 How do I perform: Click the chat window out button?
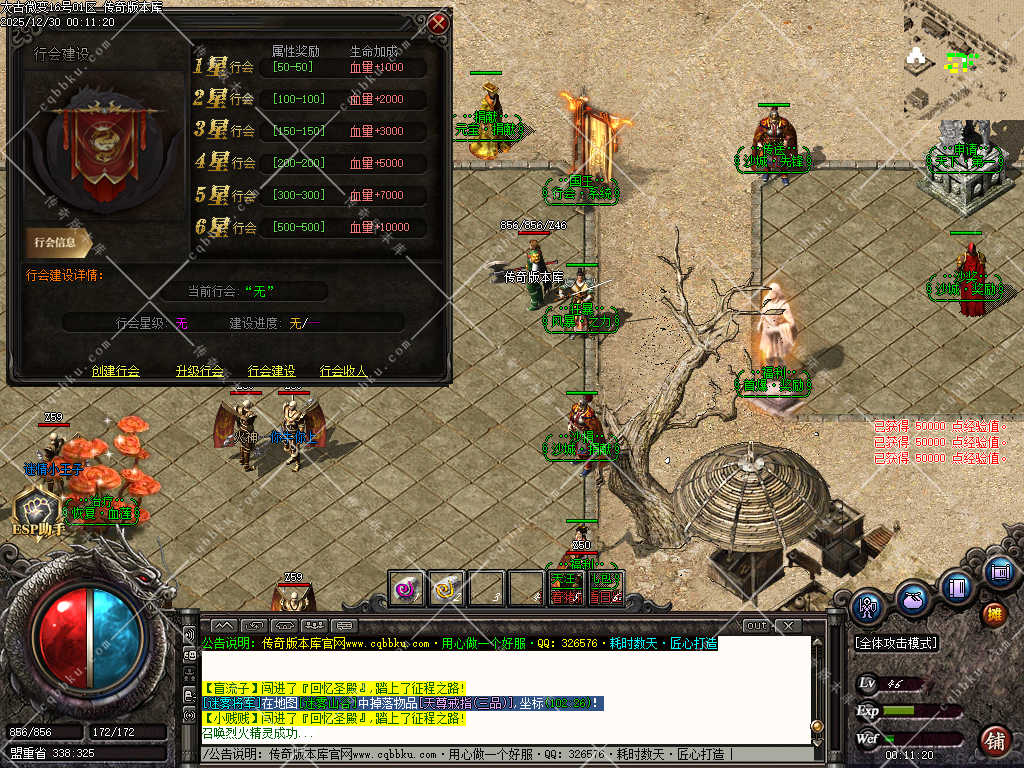coord(757,626)
